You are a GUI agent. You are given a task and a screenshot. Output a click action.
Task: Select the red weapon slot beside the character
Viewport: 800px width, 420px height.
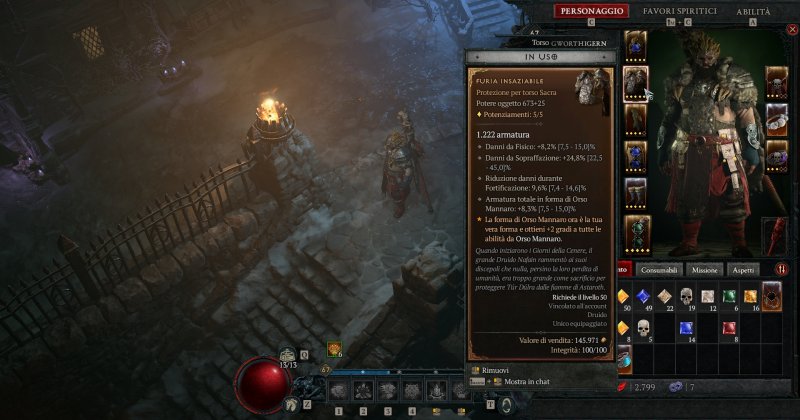pos(777,236)
